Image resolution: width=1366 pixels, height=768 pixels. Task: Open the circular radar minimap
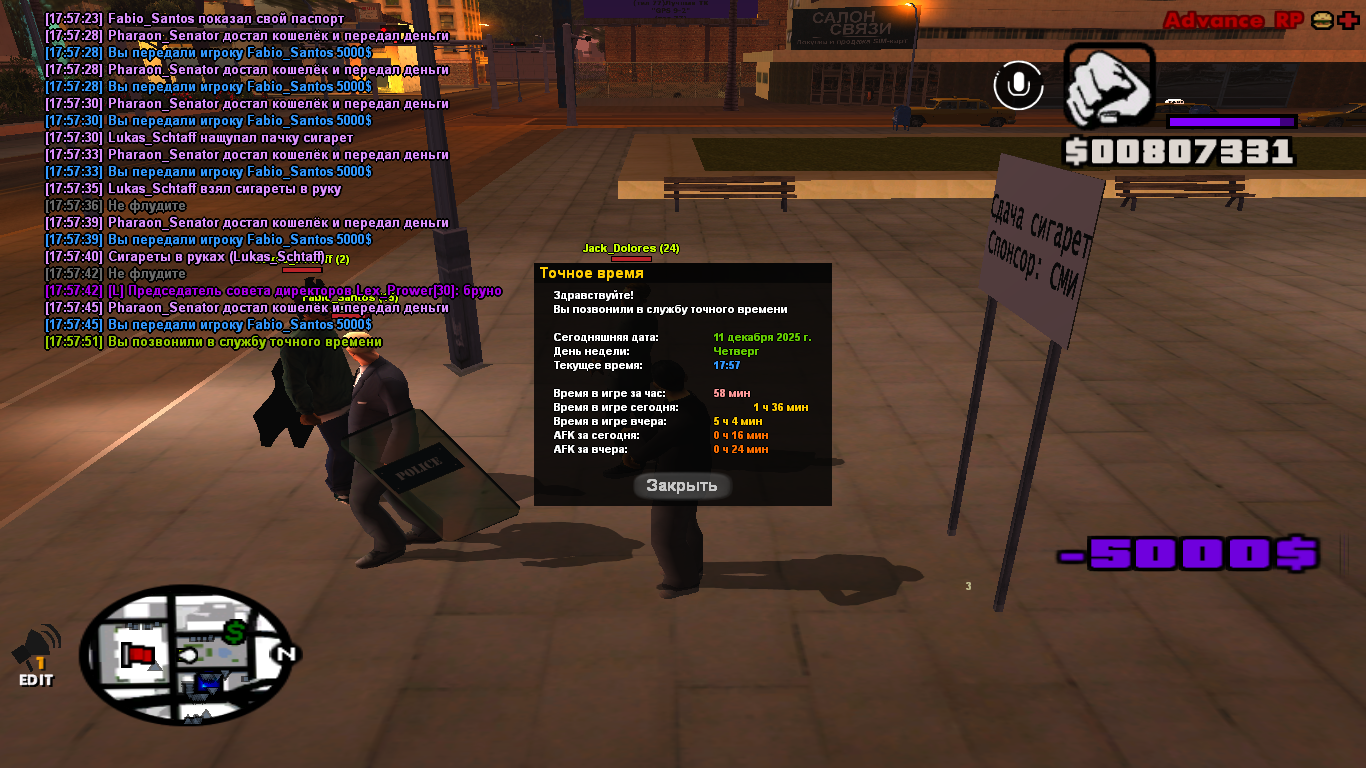(185, 653)
